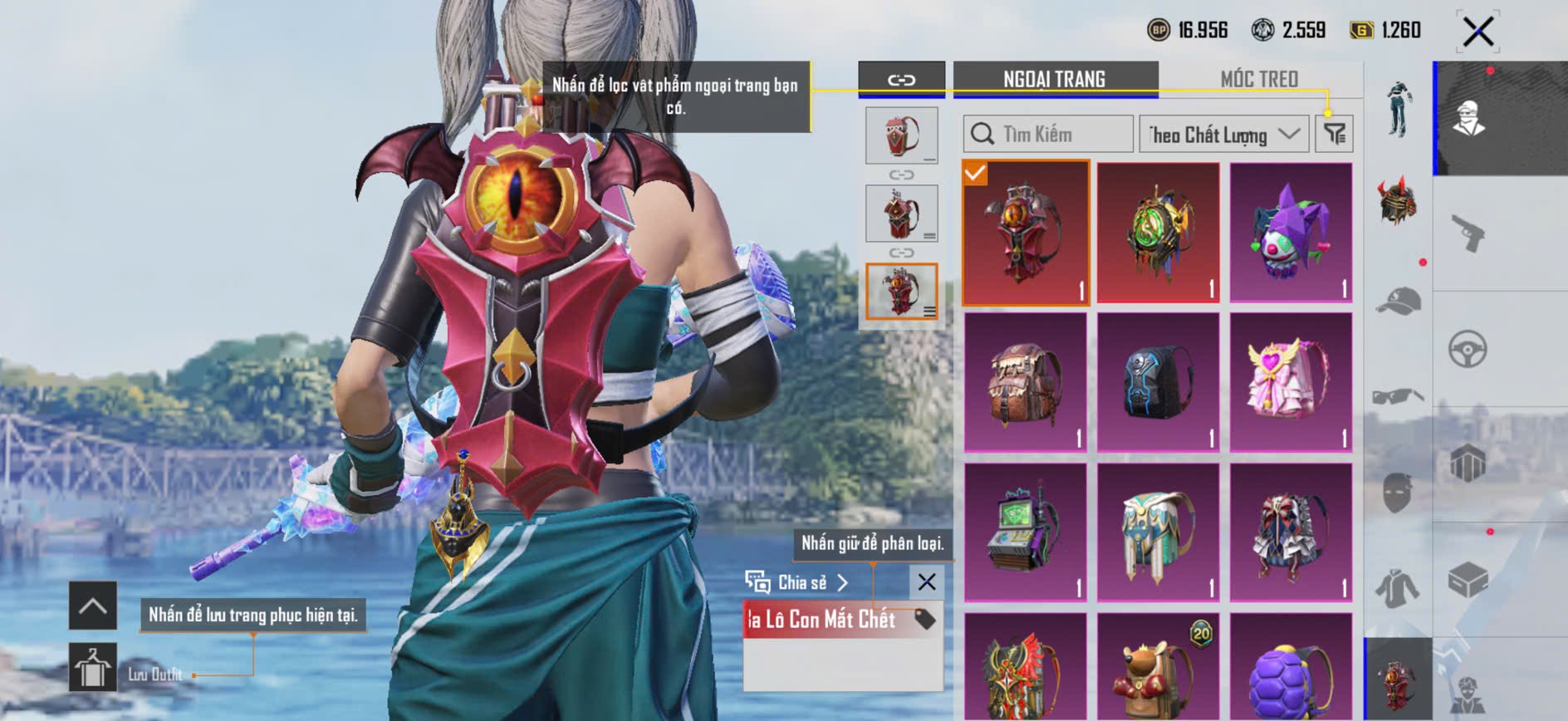Select the cap headwear category
The width and height of the screenshot is (1568, 721).
[1399, 301]
